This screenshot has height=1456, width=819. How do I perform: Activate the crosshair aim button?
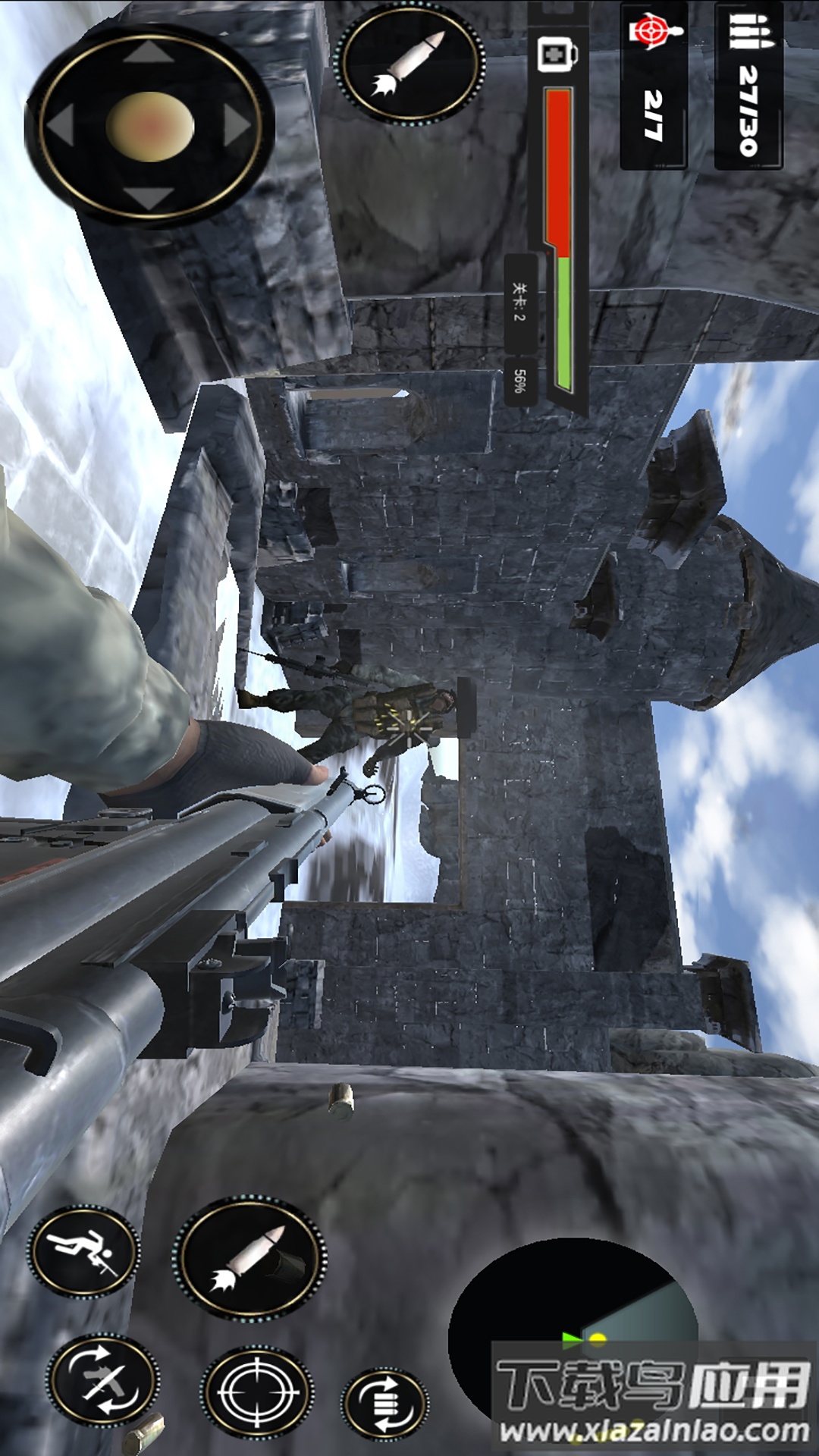[x=256, y=1392]
